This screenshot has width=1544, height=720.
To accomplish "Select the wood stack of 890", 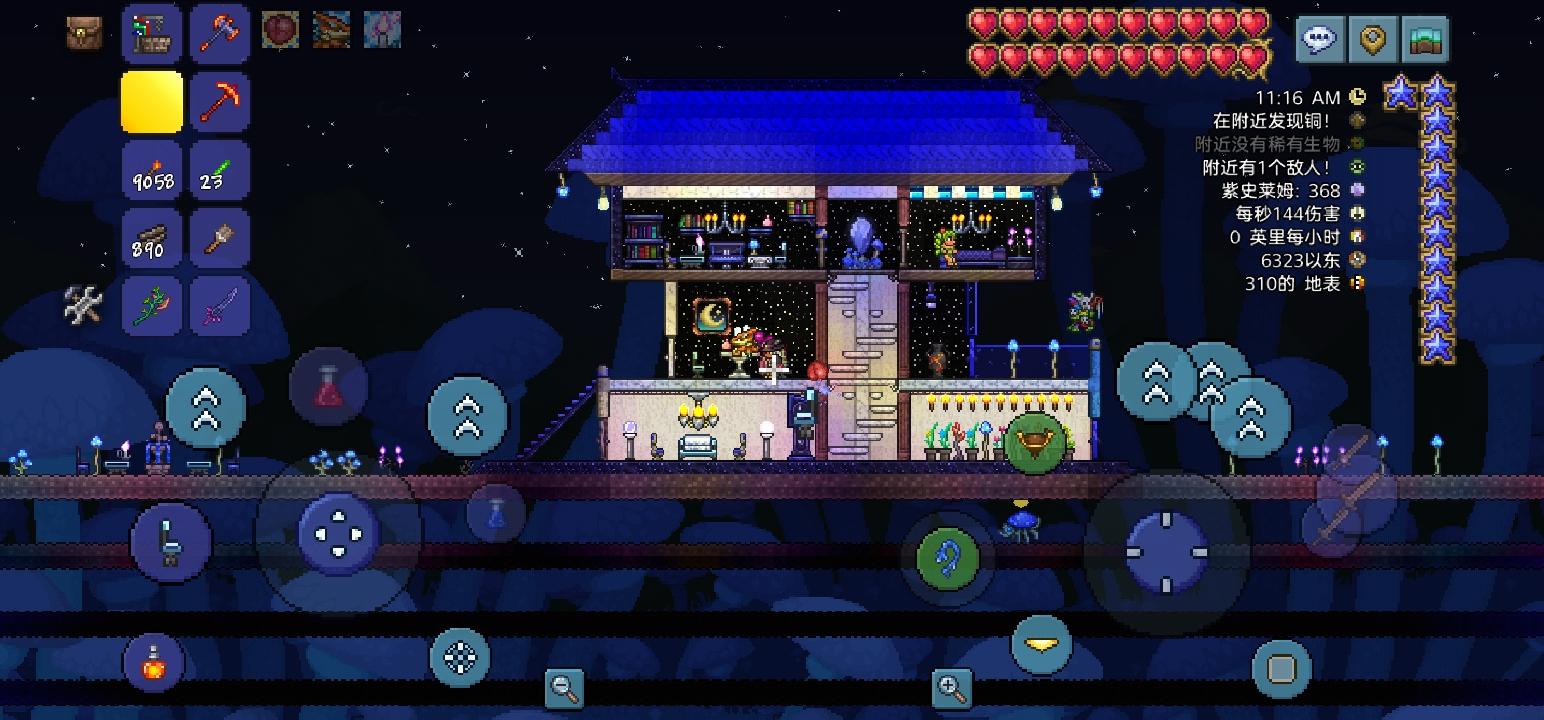I will (x=151, y=238).
